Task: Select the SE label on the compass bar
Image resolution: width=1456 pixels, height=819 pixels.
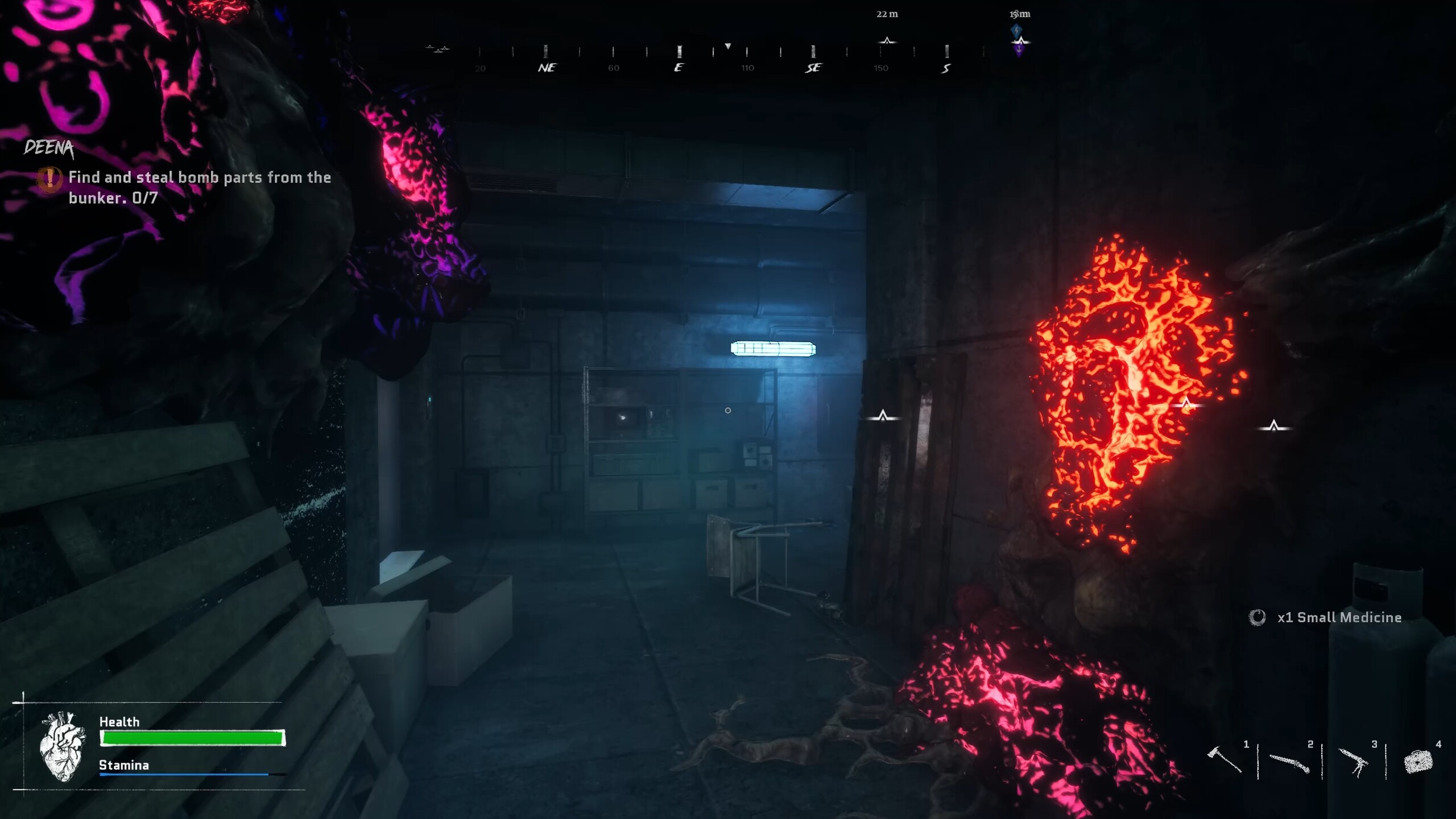Action: 813,67
